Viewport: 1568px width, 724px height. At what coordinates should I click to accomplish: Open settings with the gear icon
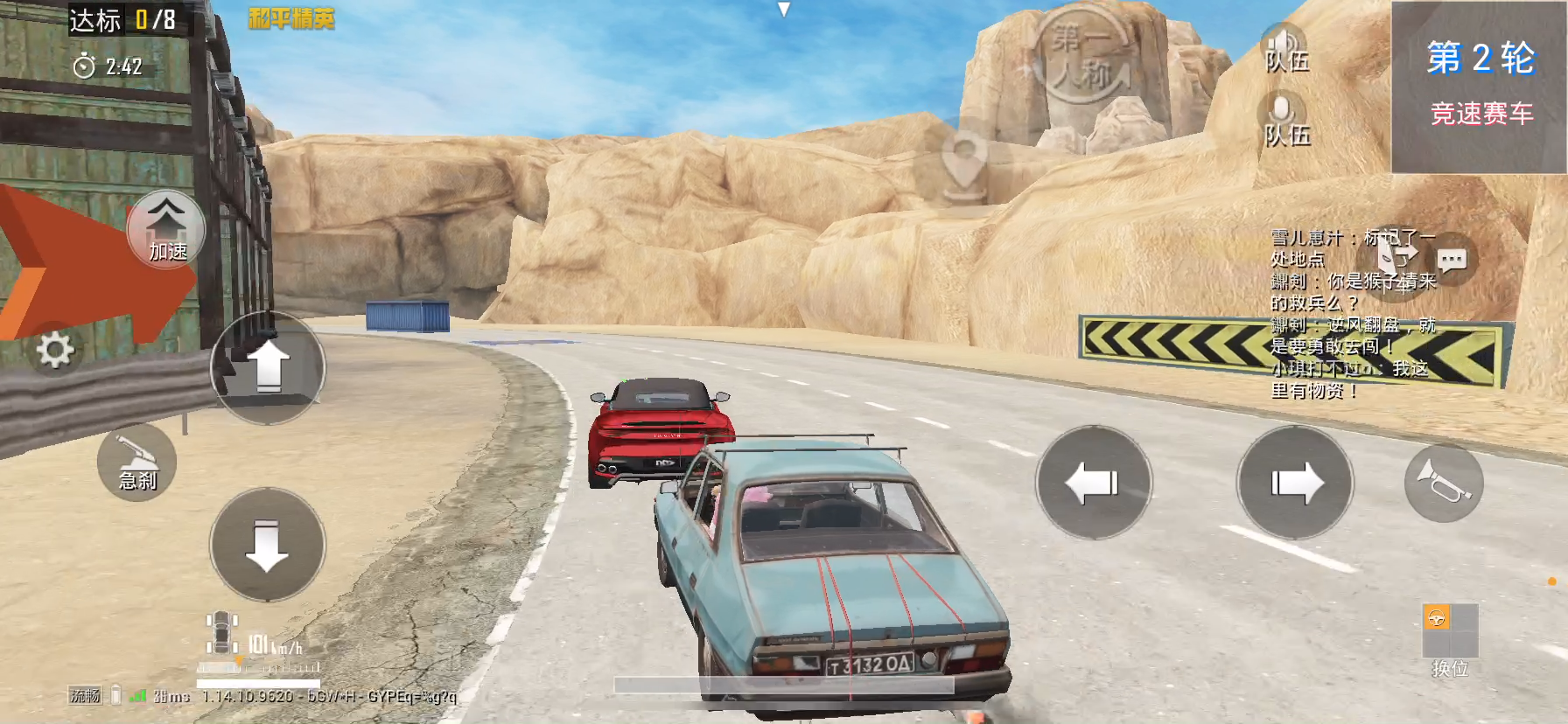point(55,351)
